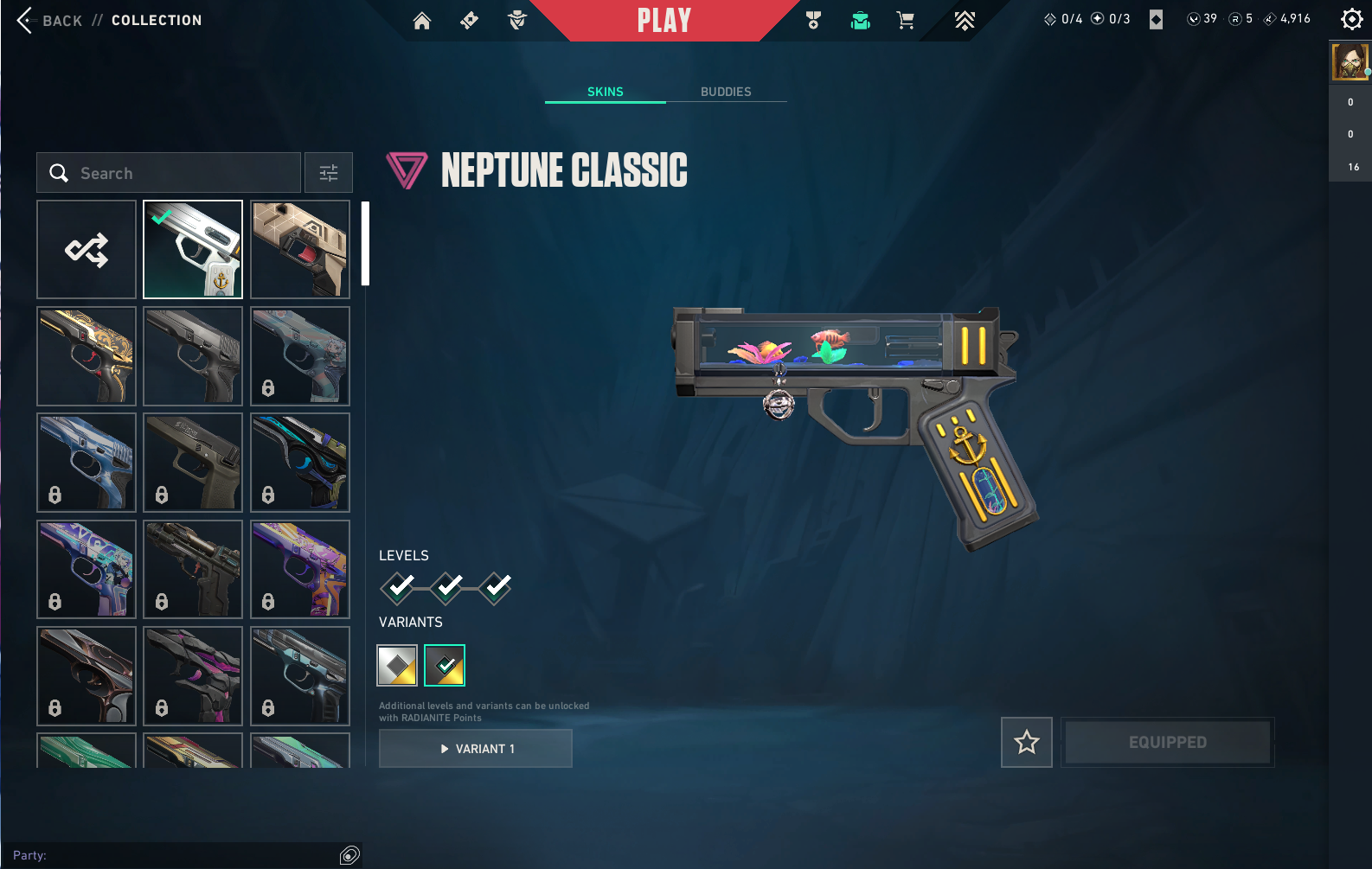Pick the gold ornate Classic skin
Viewport: 1372px width, 869px height.
[87, 356]
